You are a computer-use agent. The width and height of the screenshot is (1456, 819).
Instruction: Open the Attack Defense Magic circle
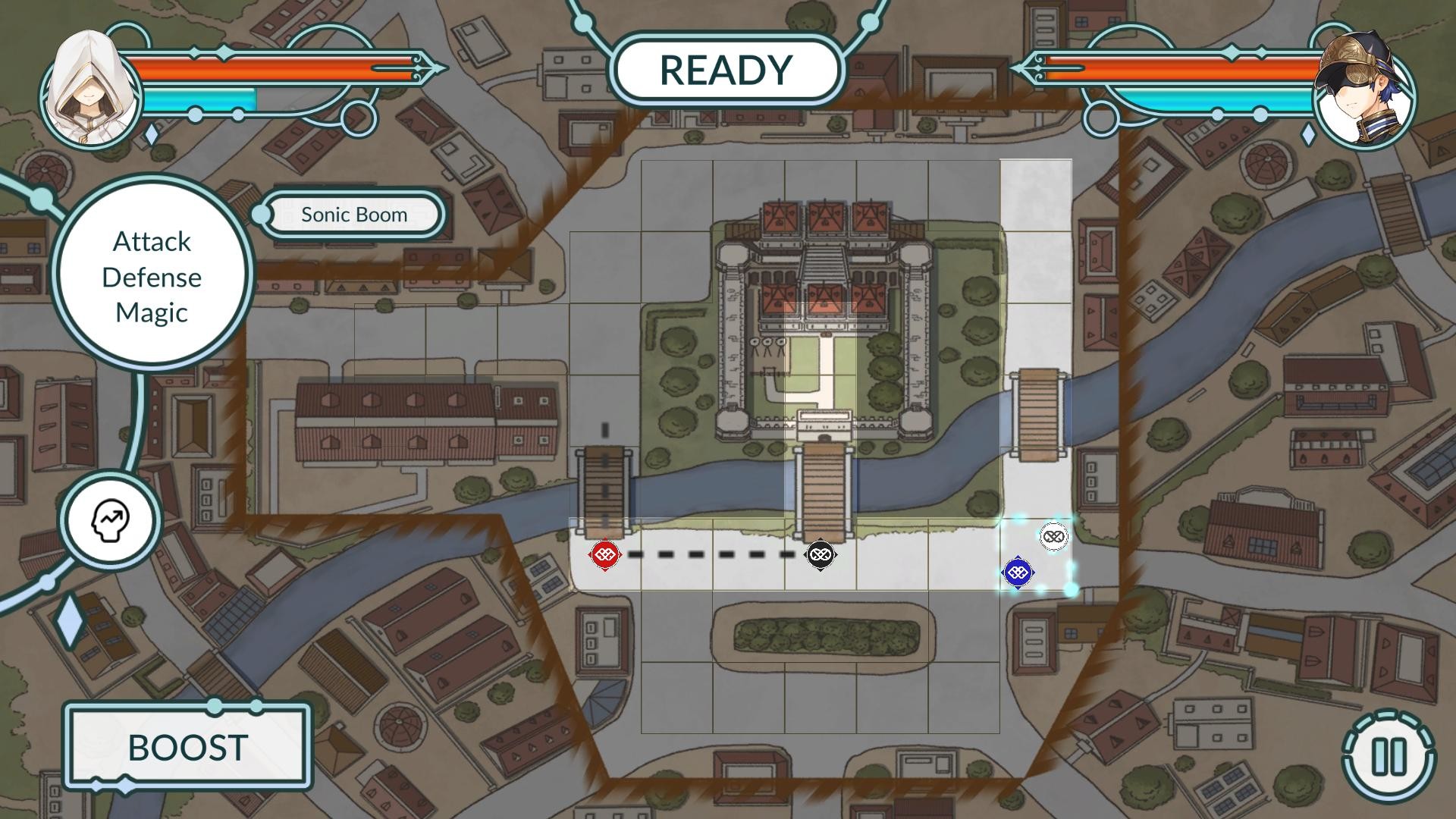pyautogui.click(x=152, y=277)
